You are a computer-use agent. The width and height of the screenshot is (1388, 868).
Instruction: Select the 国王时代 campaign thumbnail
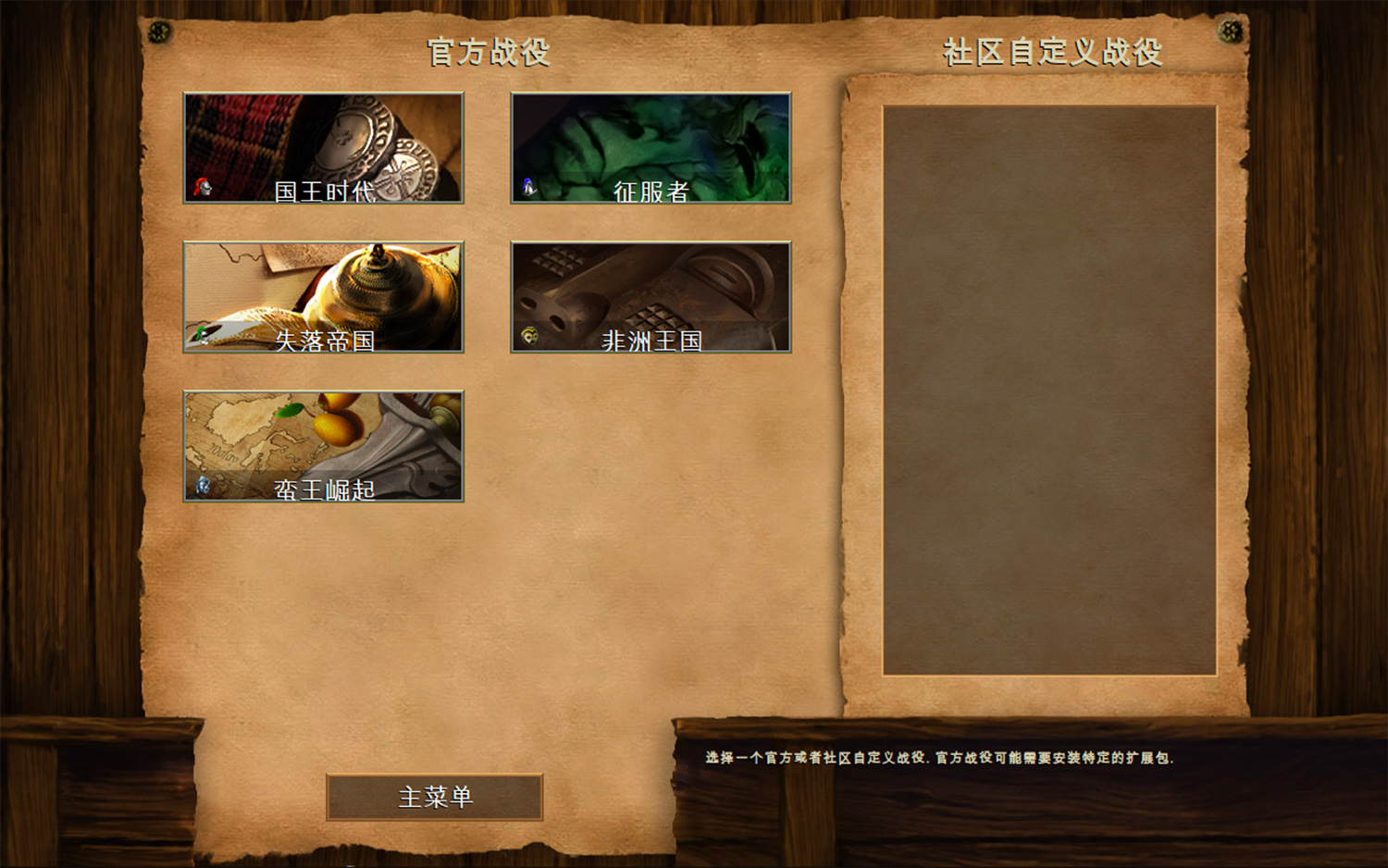[324, 148]
